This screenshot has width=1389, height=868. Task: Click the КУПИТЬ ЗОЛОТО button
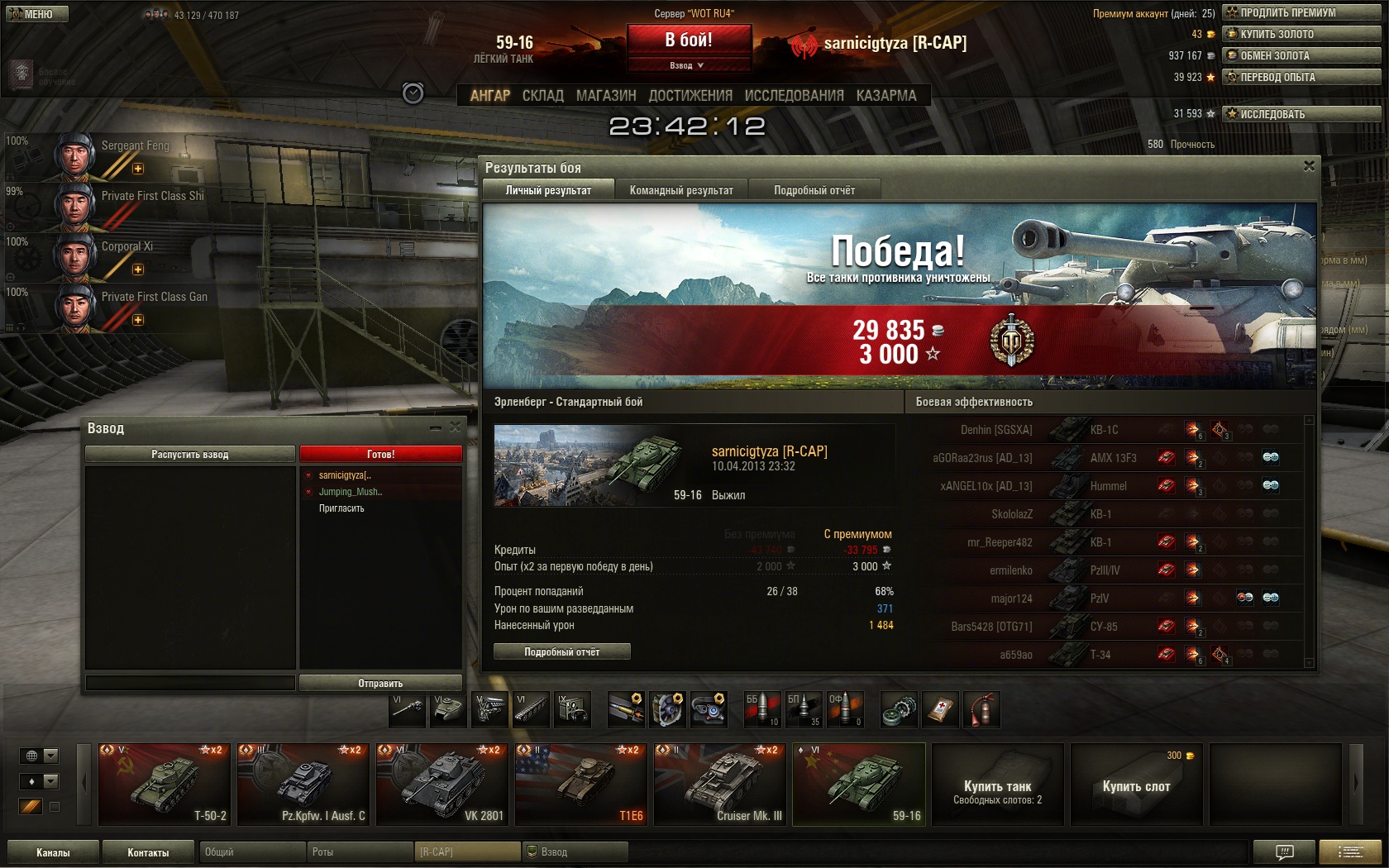pos(1301,34)
